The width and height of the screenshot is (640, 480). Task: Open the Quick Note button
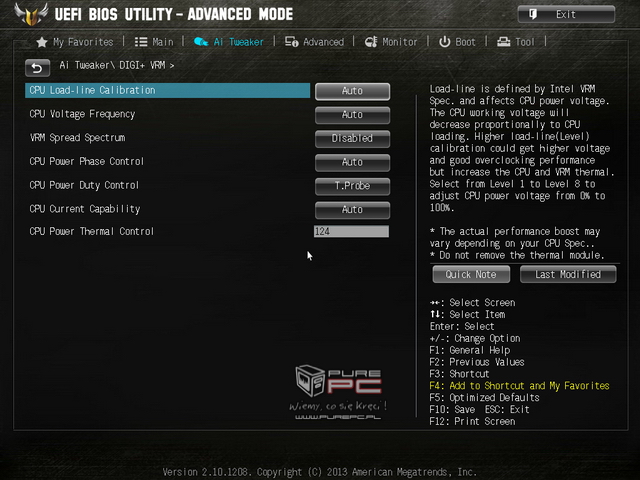(x=471, y=274)
